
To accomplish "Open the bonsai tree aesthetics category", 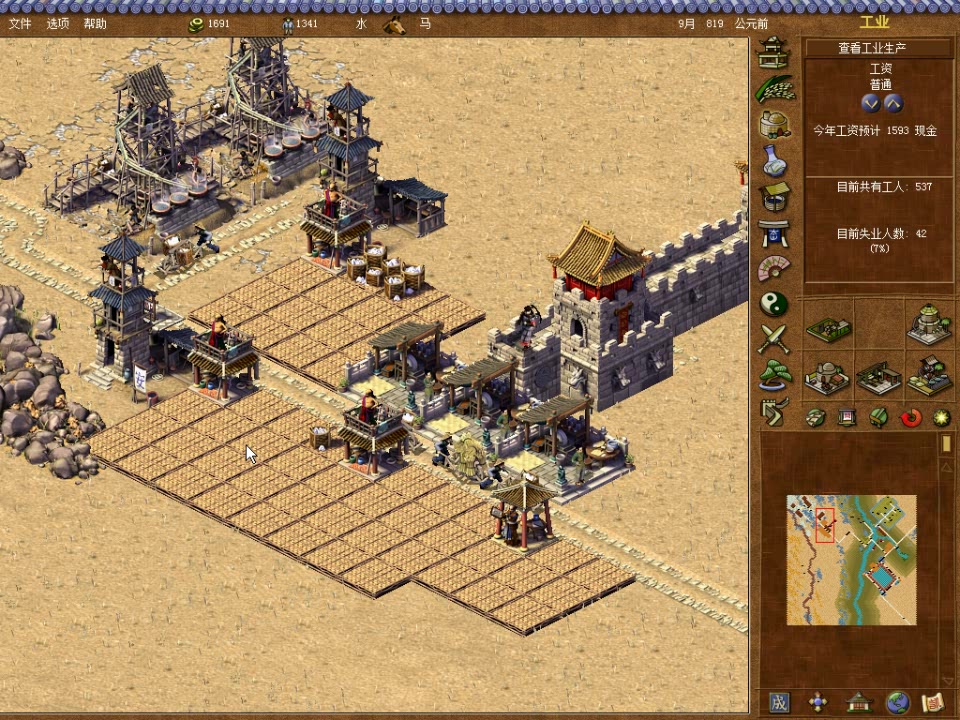I will (x=773, y=375).
